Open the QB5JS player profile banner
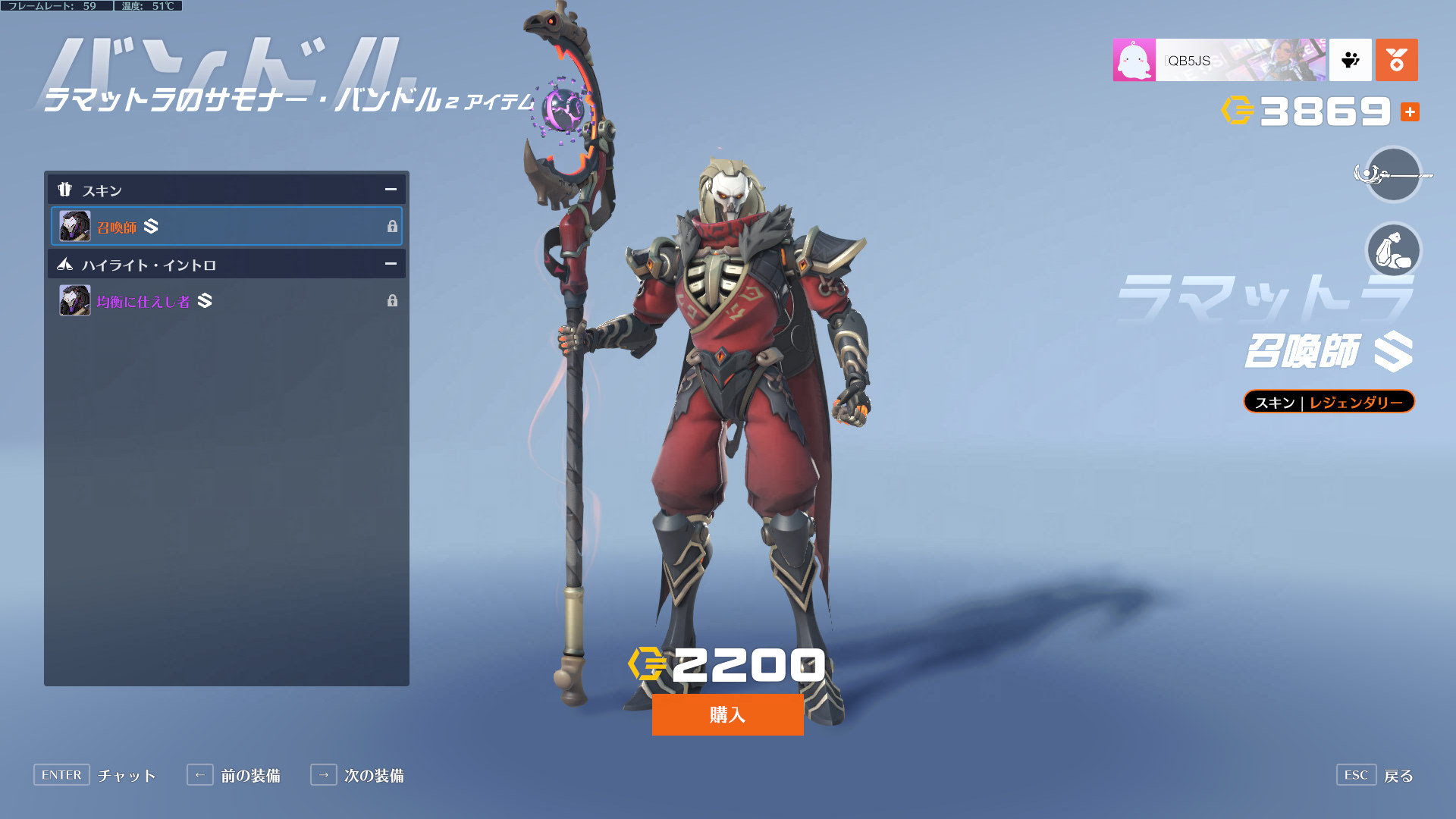The width and height of the screenshot is (1456, 819). coord(1219,60)
